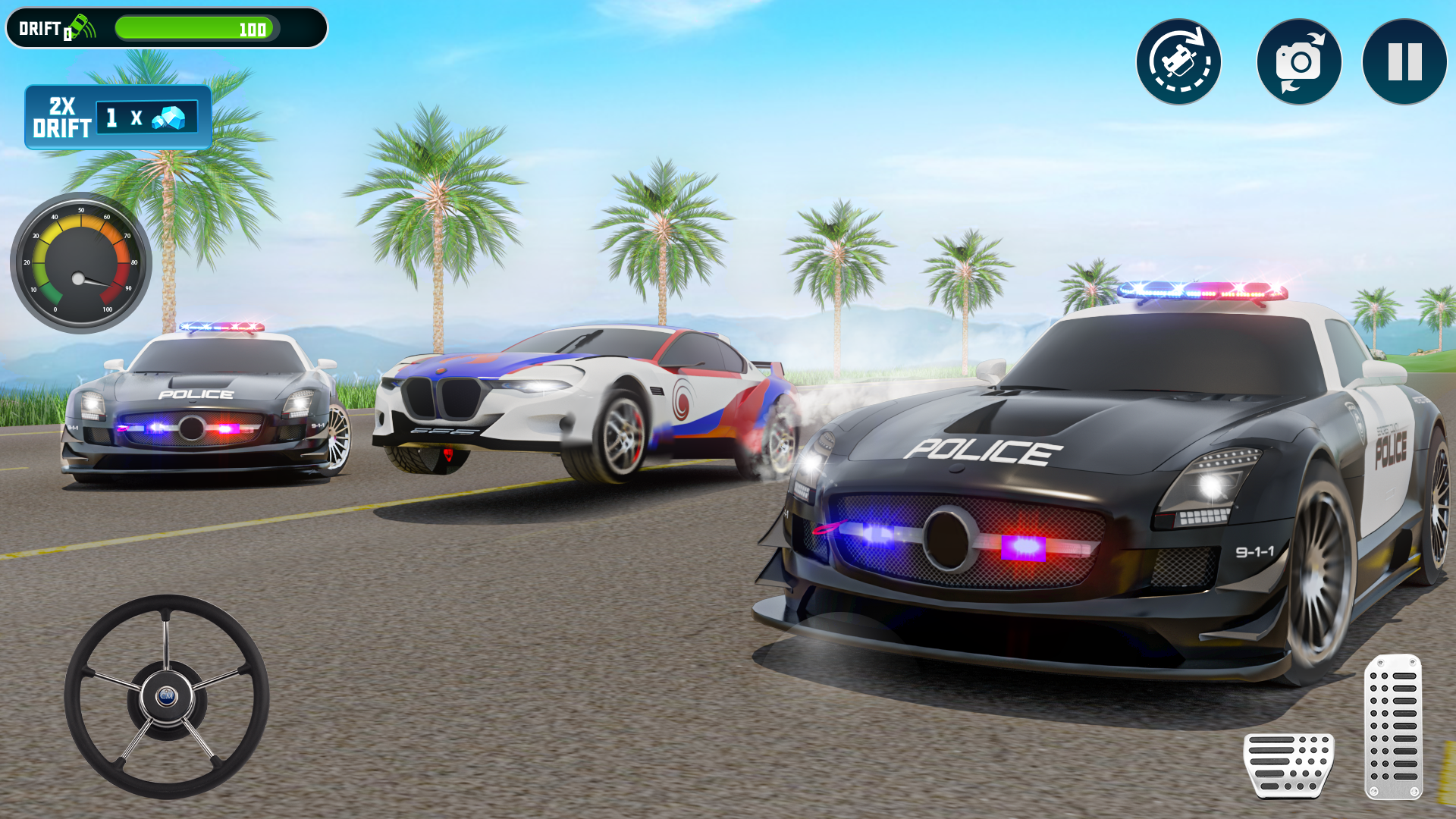Image resolution: width=1456 pixels, height=819 pixels.
Task: Select the car reset/flip recovery icon
Action: point(1180,61)
